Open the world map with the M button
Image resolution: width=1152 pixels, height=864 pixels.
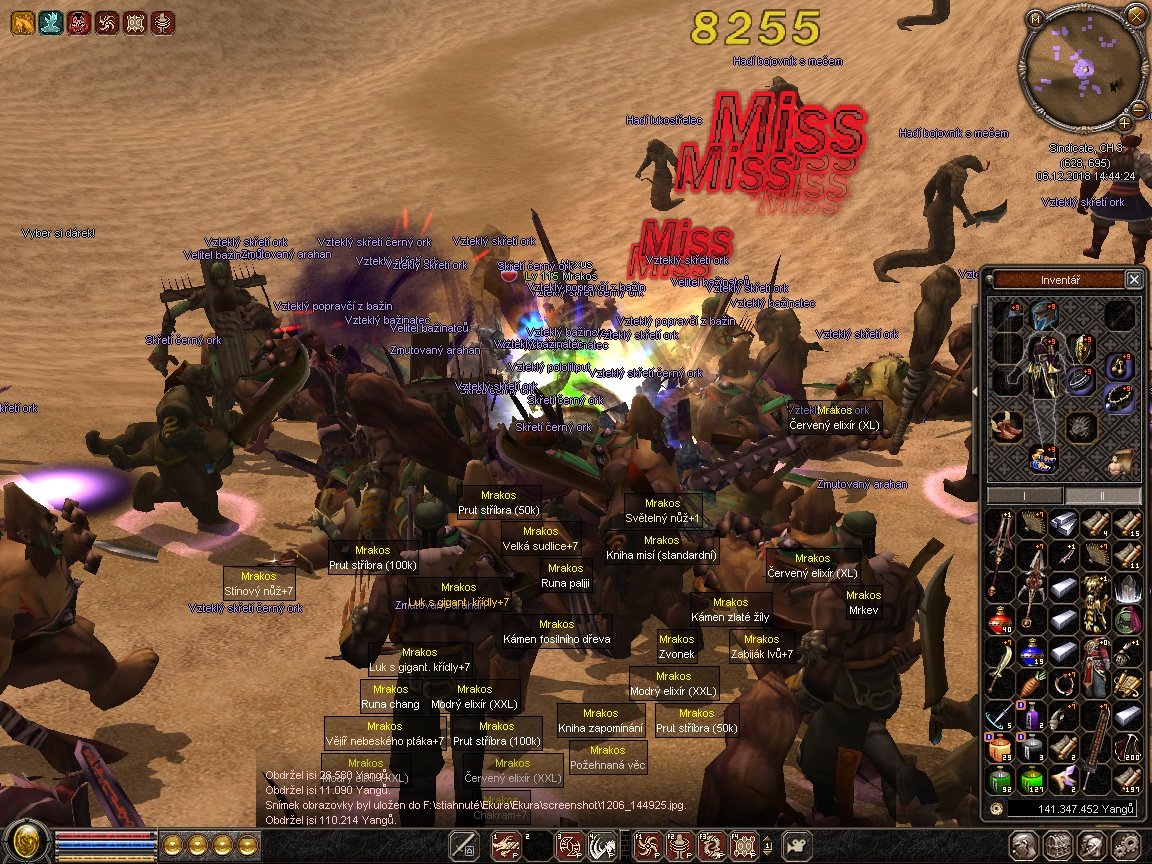click(x=1035, y=17)
